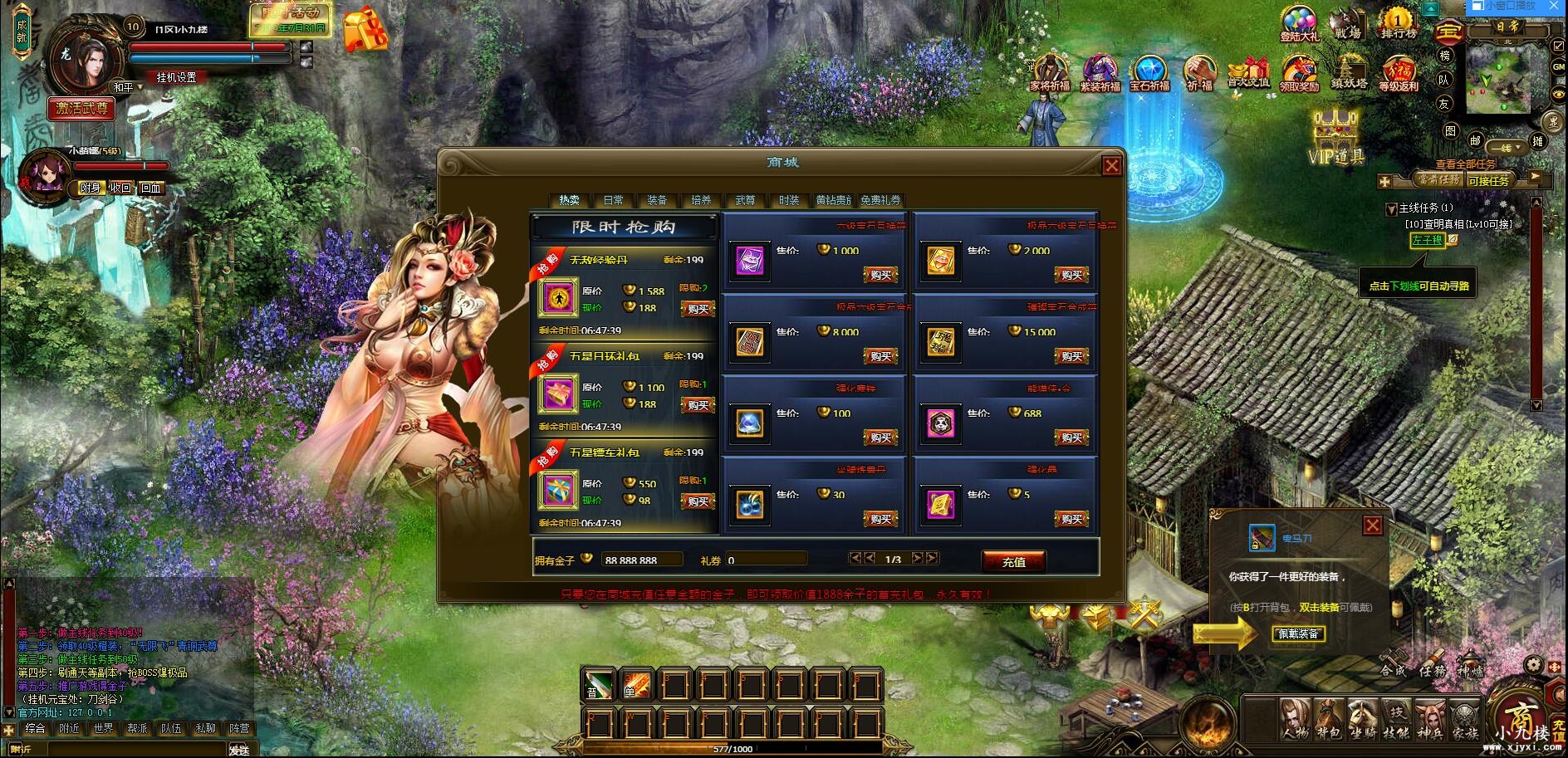
Task: Click the 购买 buy button for 无敌经验丹
Action: tap(696, 310)
